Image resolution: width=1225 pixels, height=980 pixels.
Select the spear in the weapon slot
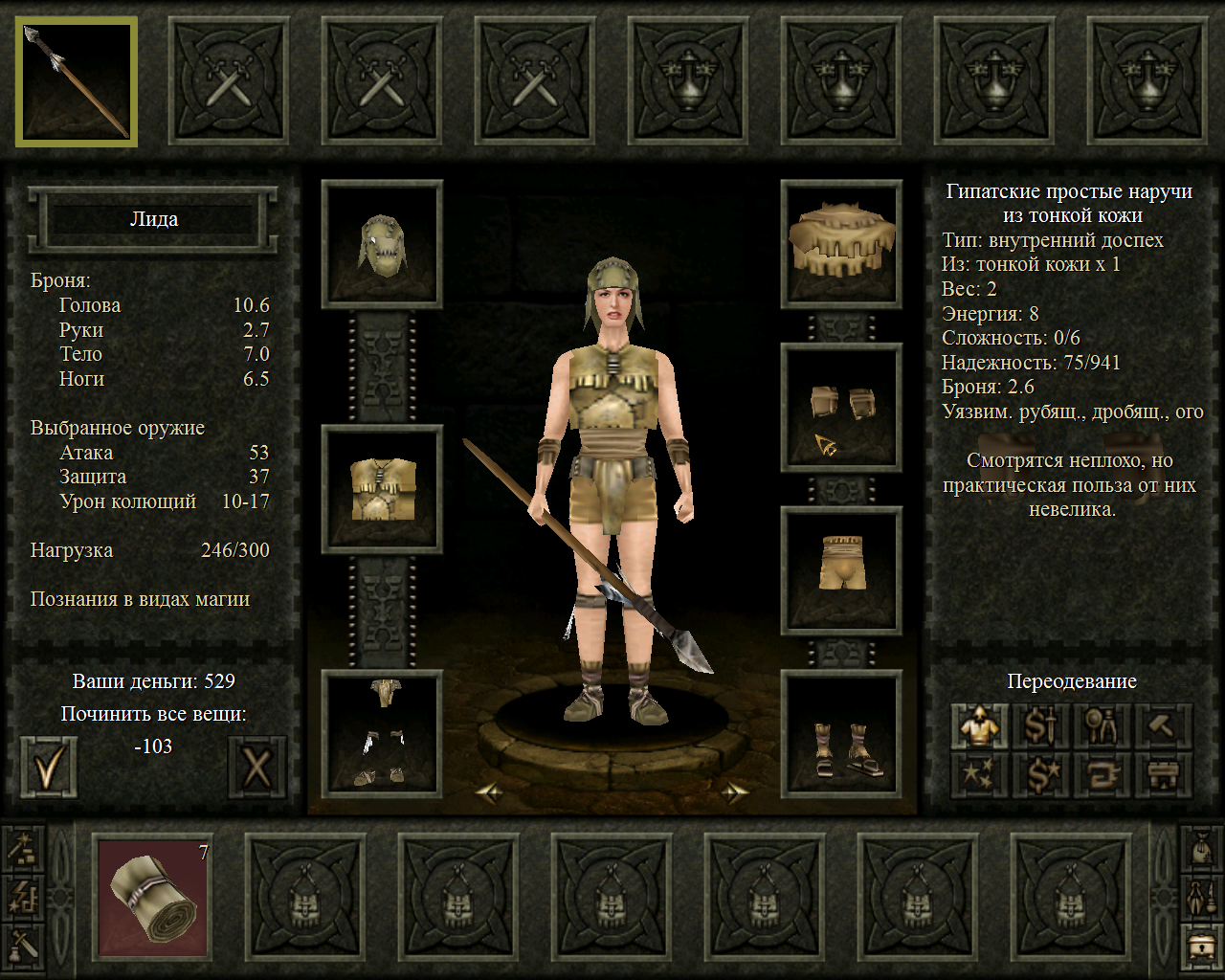coord(77,81)
